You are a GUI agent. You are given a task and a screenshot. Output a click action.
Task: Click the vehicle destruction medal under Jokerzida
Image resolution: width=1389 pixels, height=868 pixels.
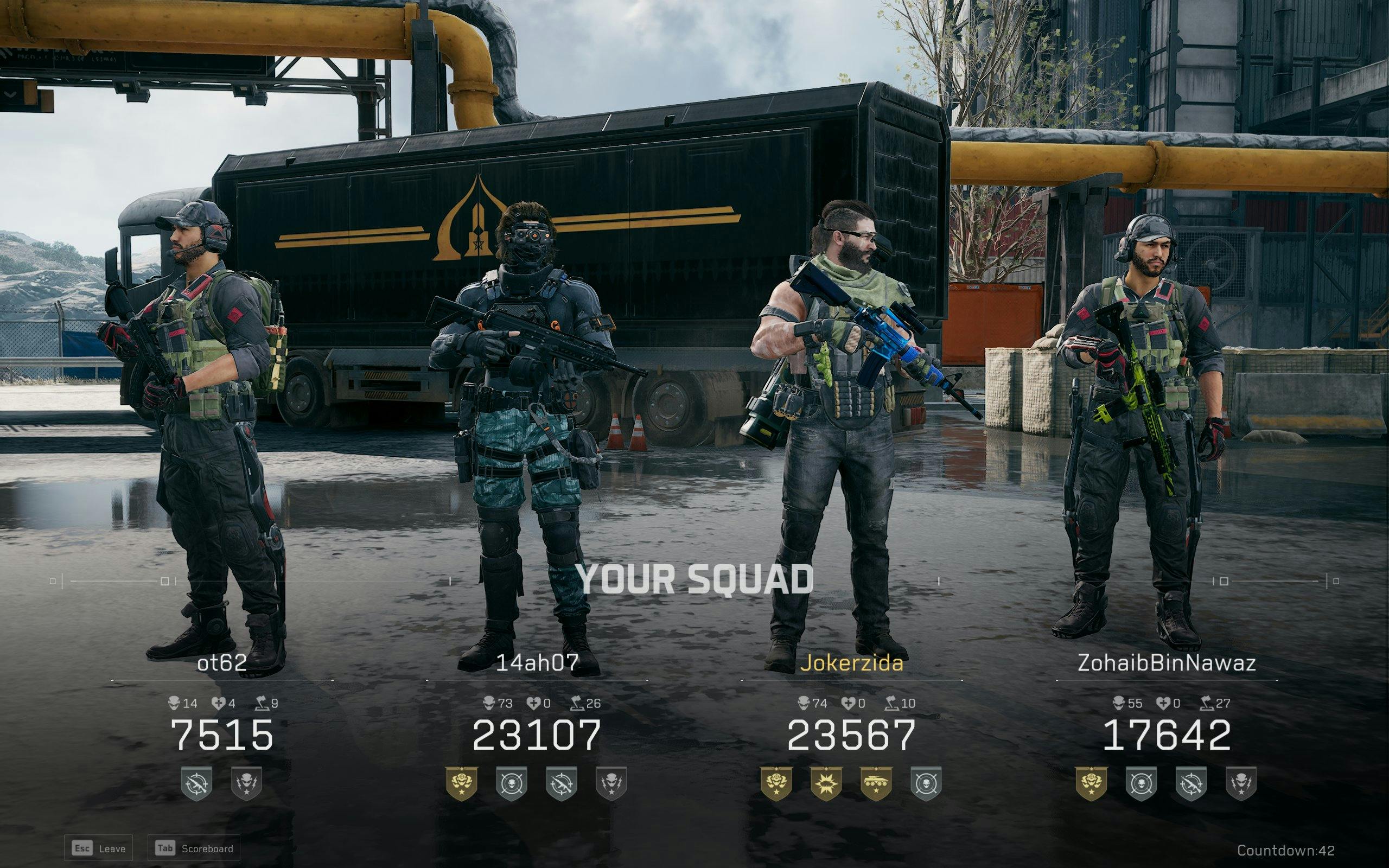(x=877, y=786)
